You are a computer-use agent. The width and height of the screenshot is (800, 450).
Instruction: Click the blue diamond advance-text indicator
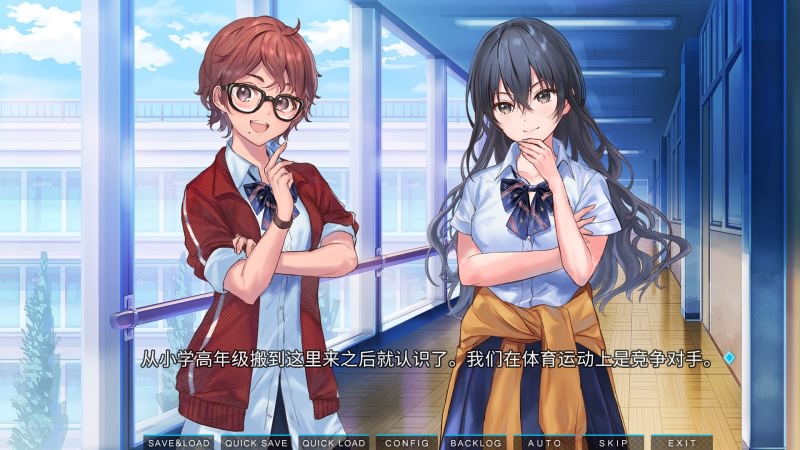[729, 358]
